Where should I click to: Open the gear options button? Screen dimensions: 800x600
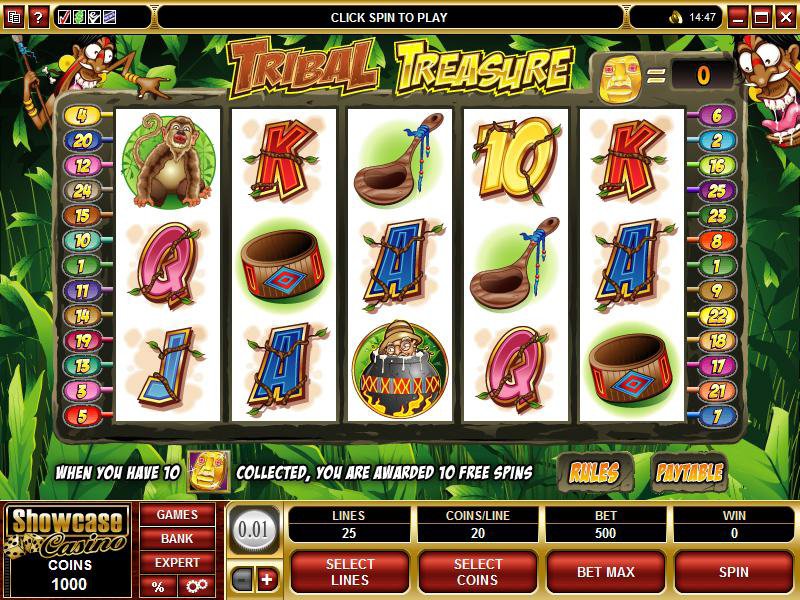196,586
